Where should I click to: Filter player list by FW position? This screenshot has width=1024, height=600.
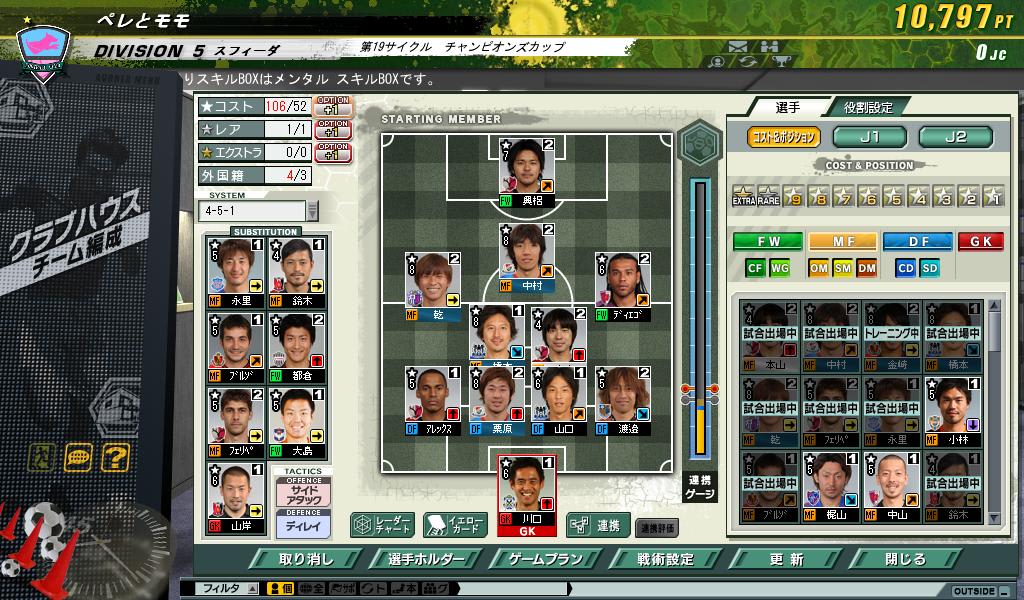[767, 241]
